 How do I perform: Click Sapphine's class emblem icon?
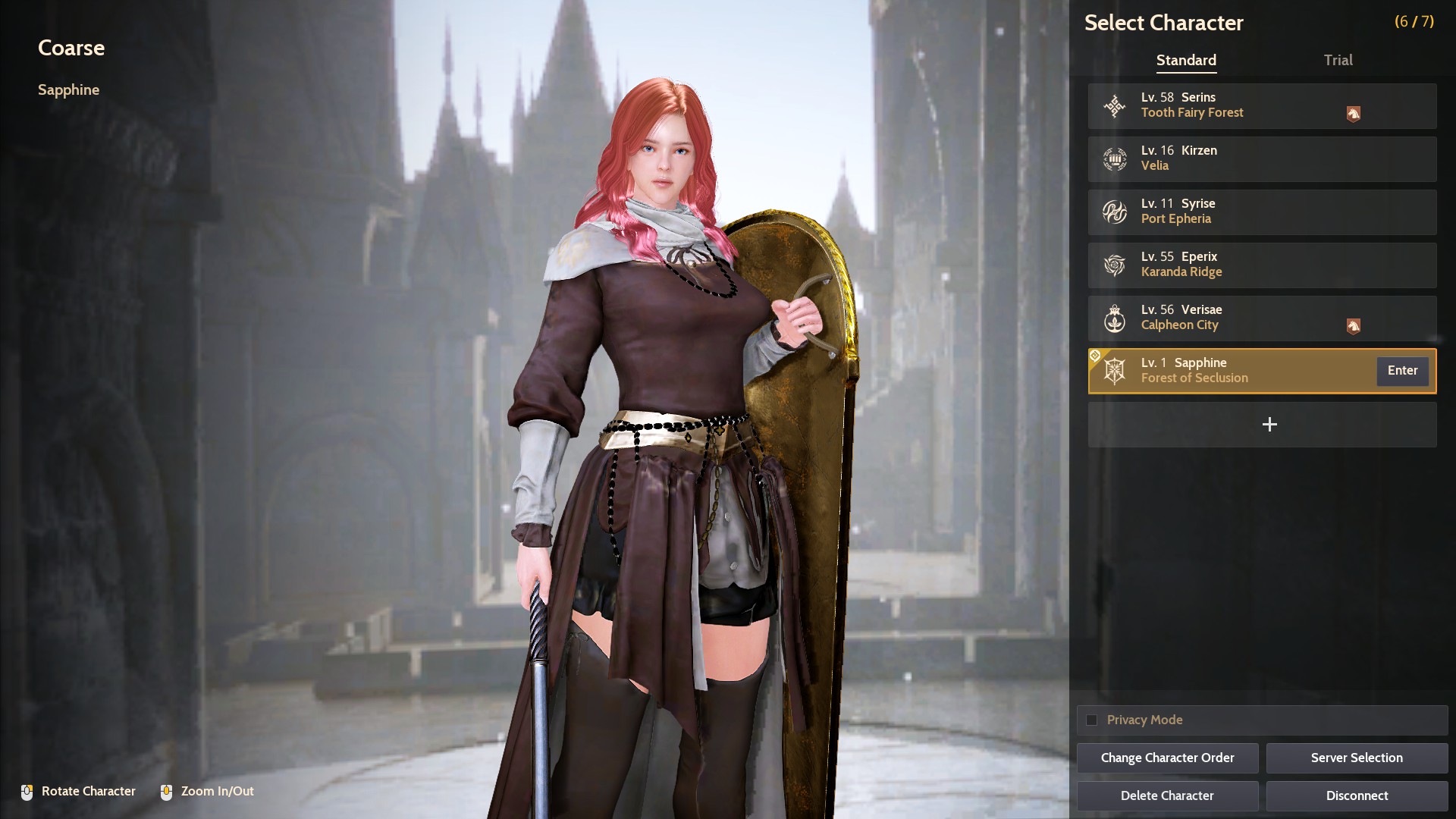click(x=1114, y=371)
